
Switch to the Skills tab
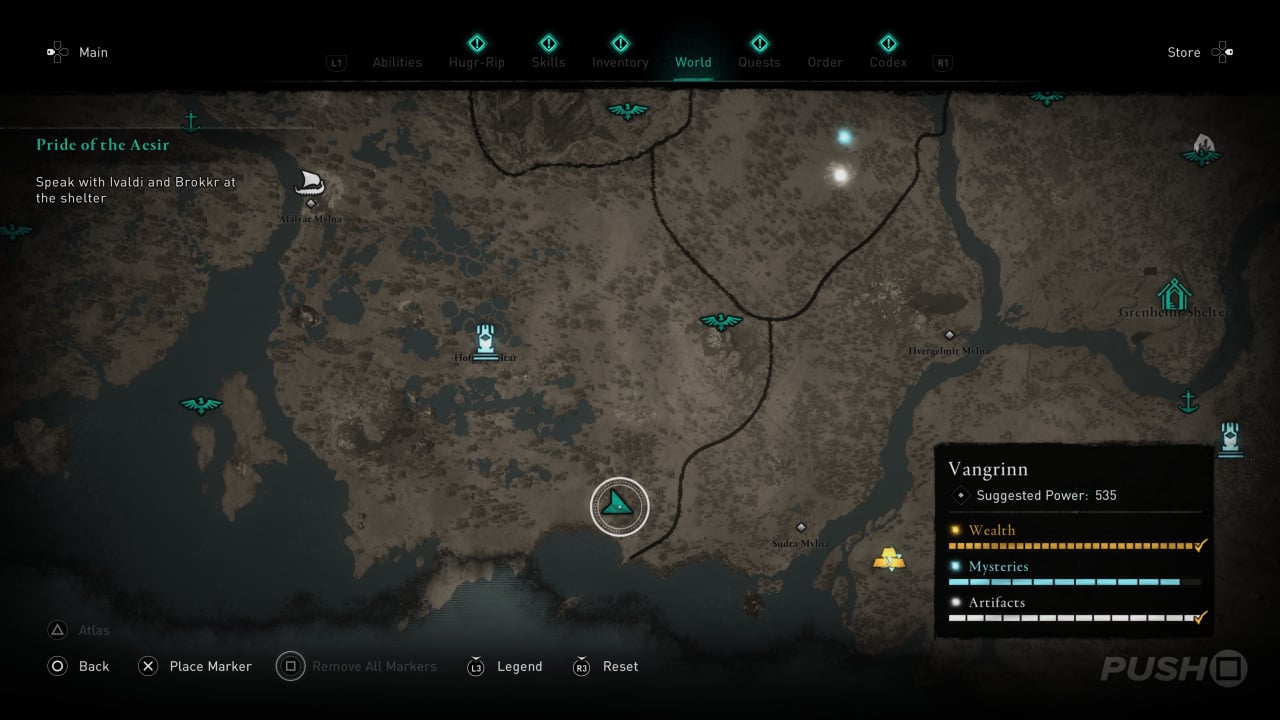click(548, 62)
